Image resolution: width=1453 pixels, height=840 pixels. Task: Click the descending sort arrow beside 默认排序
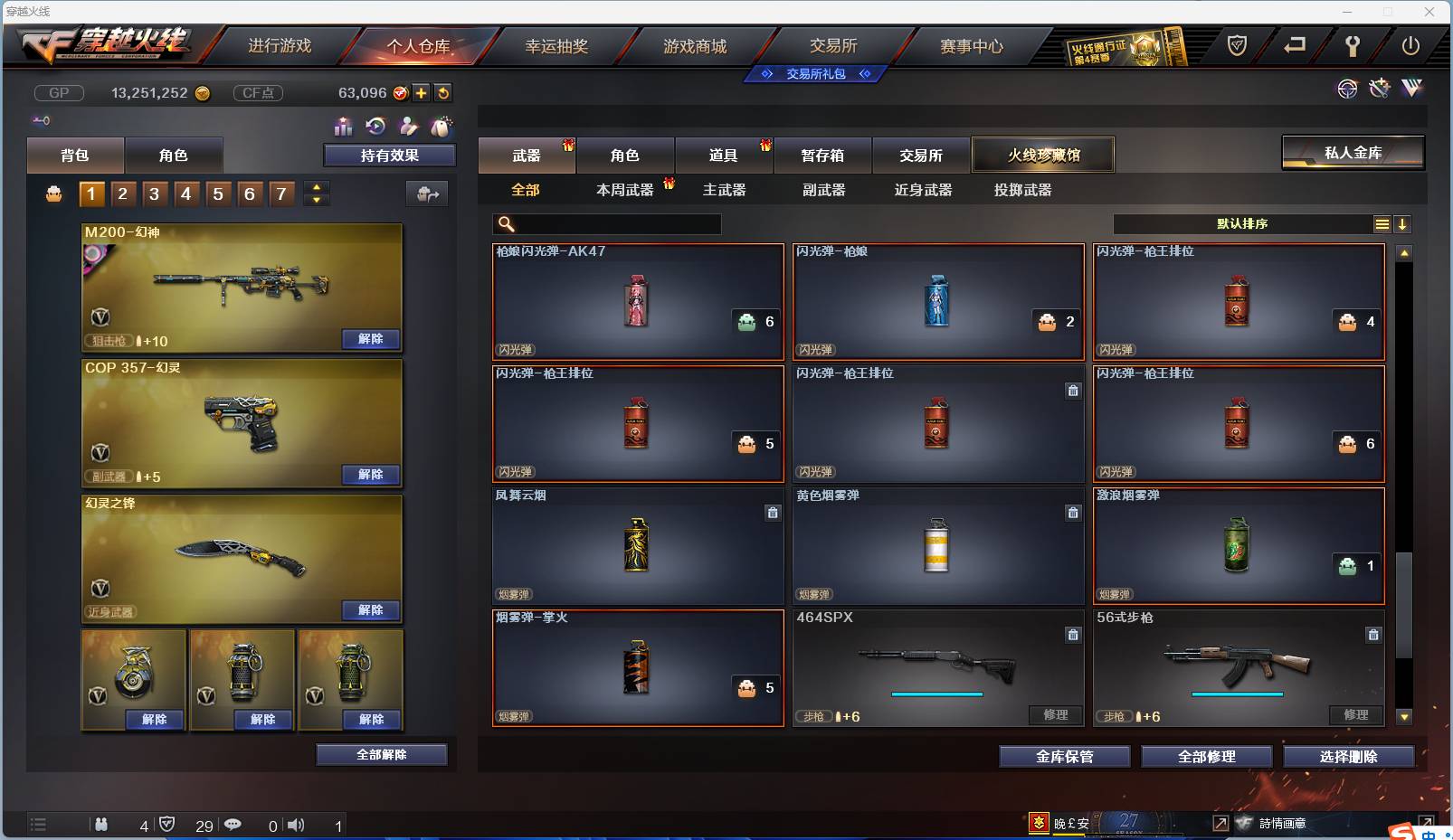pyautogui.click(x=1403, y=223)
